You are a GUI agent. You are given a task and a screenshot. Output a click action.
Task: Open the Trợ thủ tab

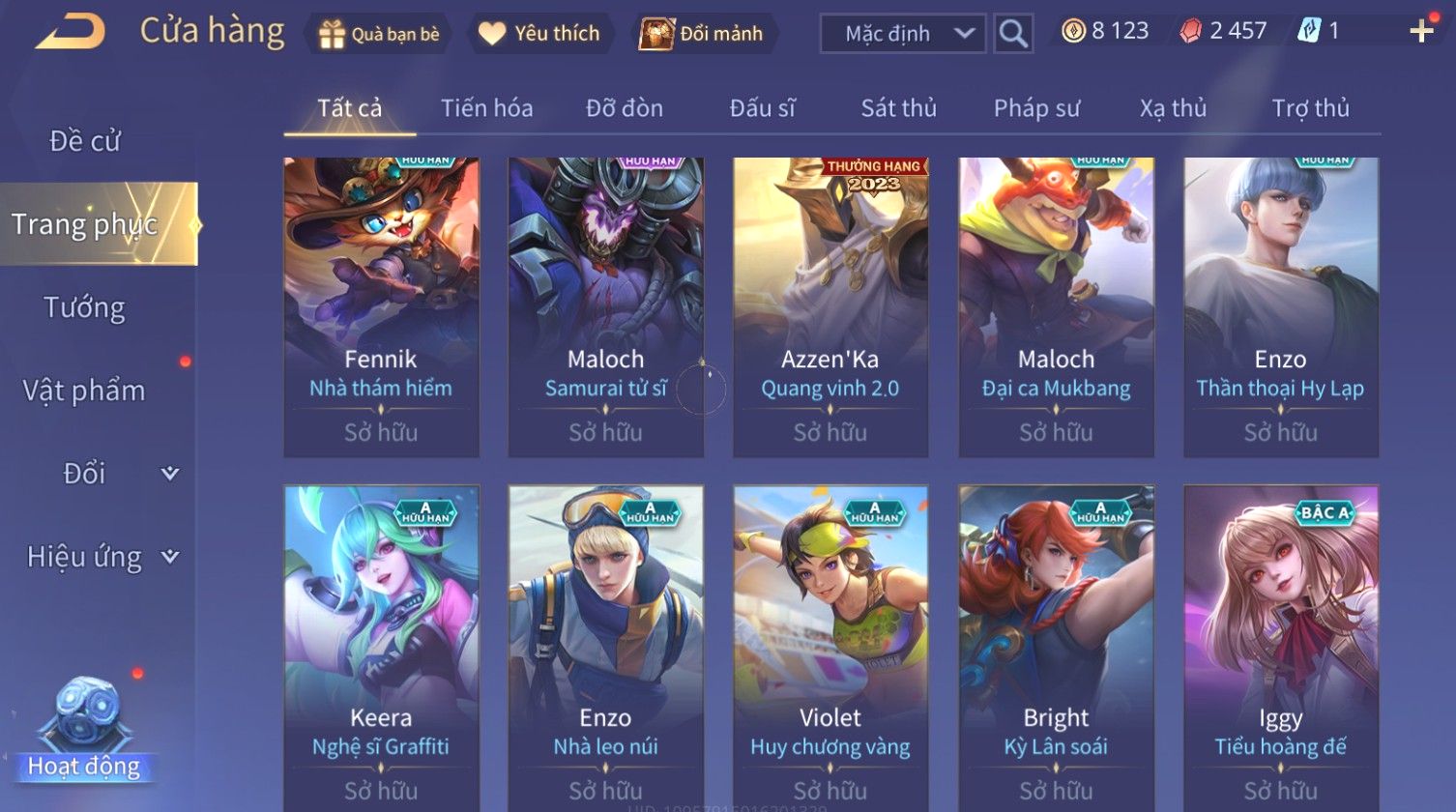pyautogui.click(x=1310, y=108)
